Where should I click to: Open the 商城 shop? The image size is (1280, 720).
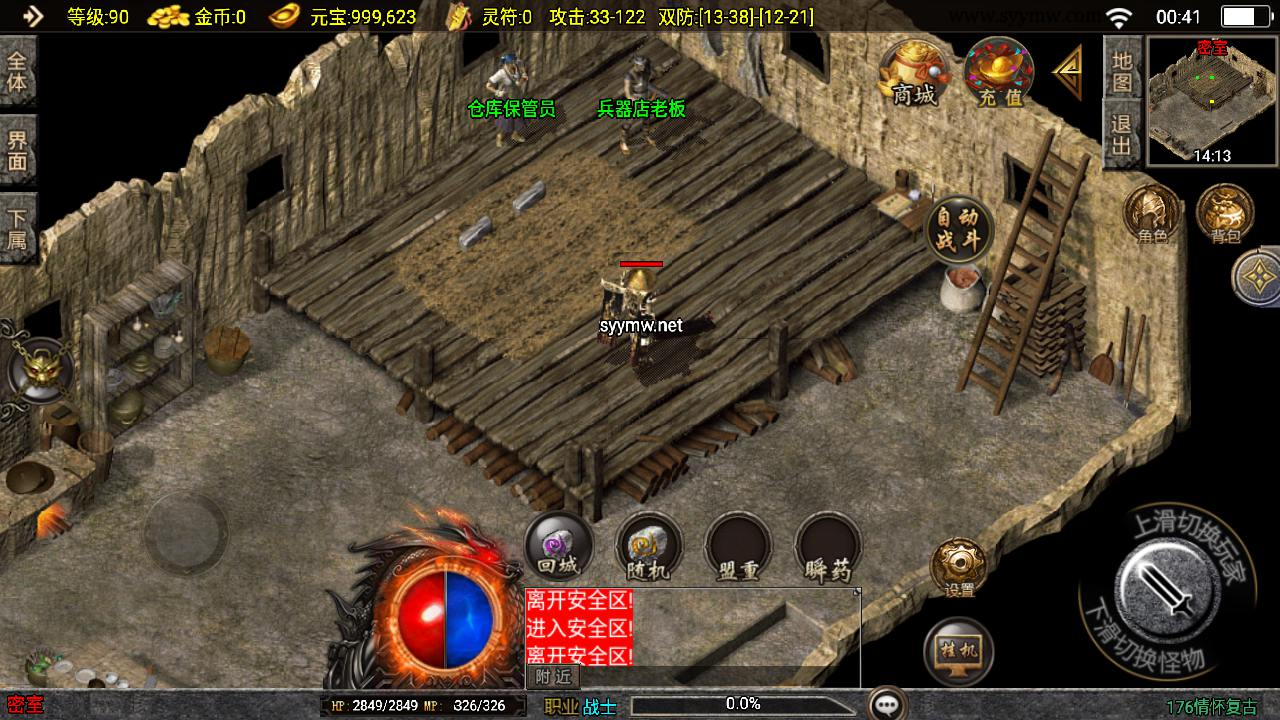click(914, 73)
